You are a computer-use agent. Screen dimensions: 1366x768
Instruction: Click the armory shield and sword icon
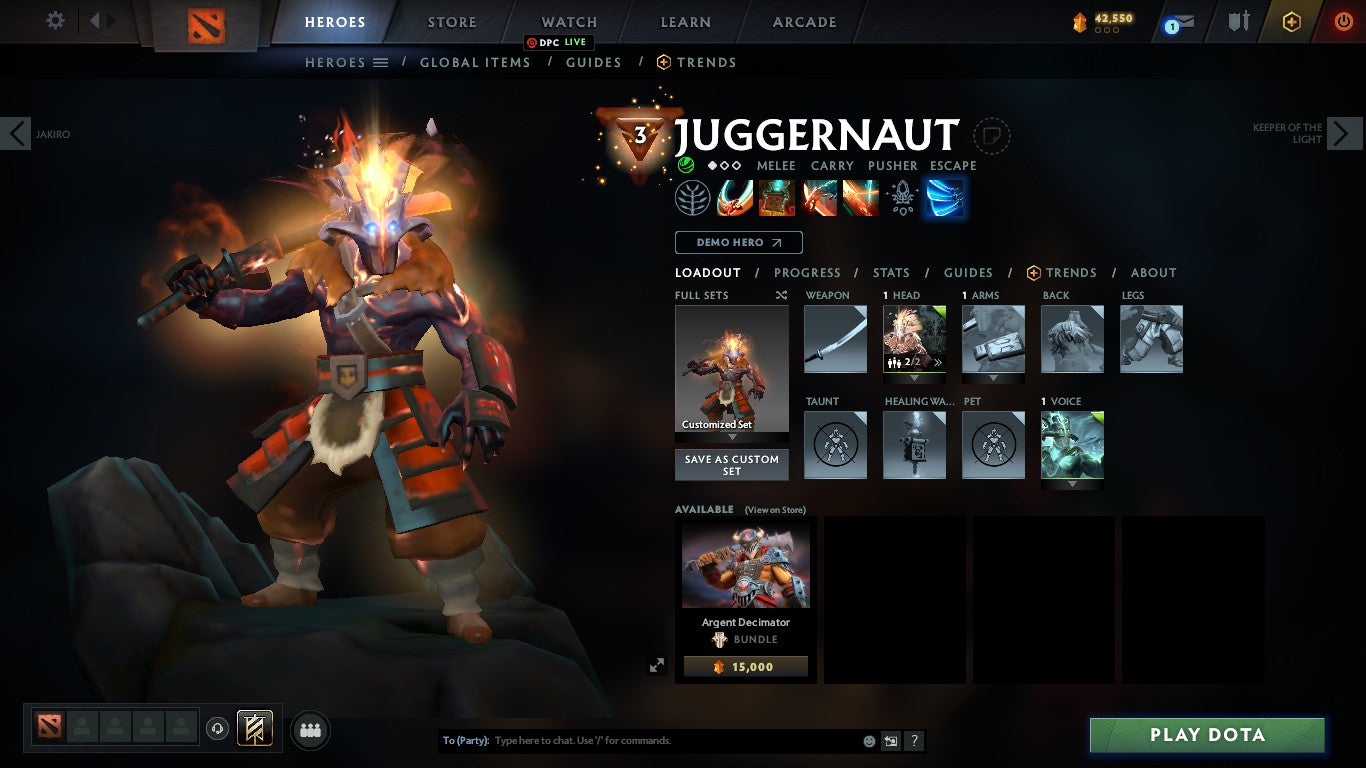click(x=1238, y=20)
